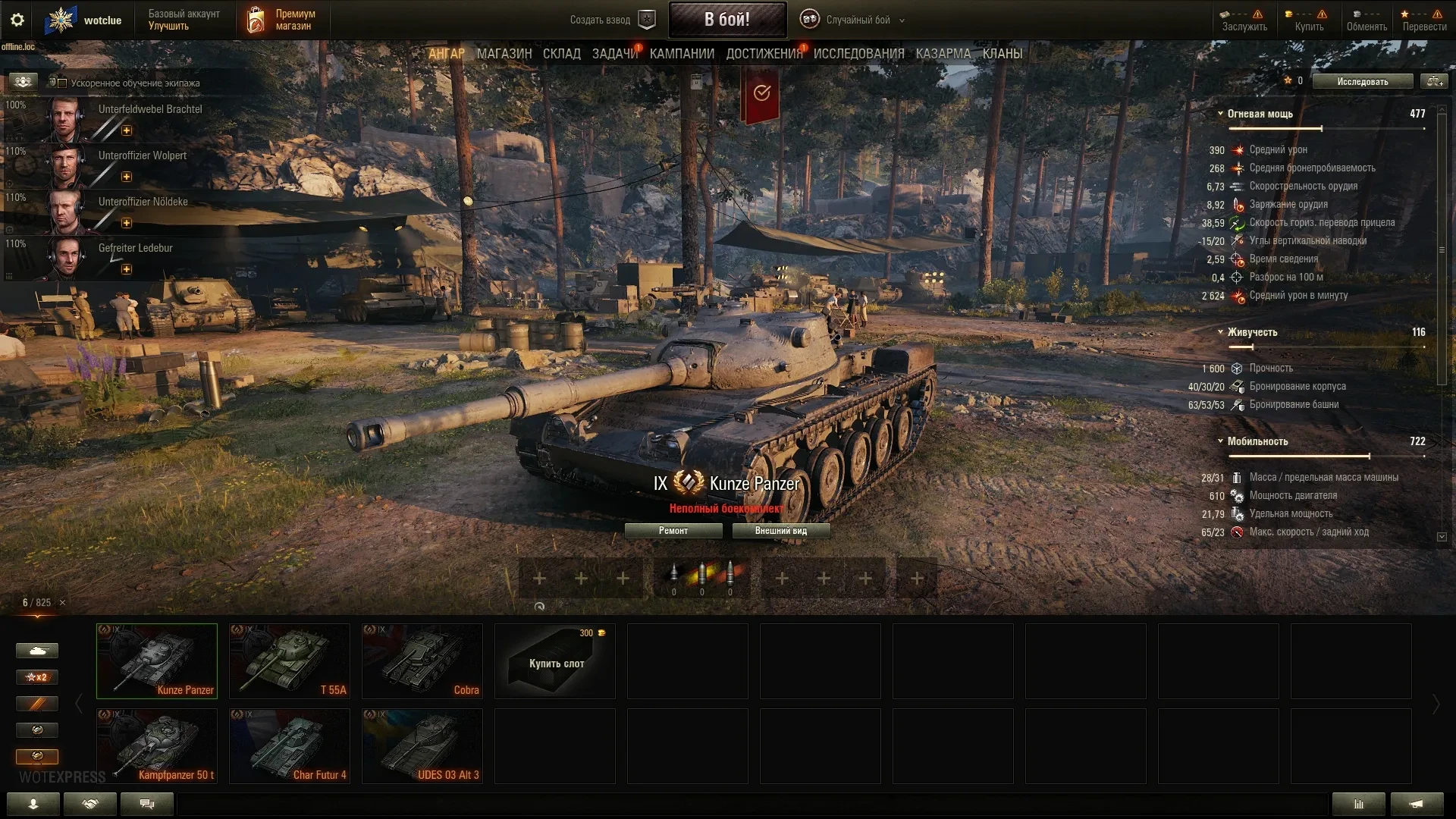Screen dimensions: 1456x819
Task: Toggle Ускоренное обучение экипажа checkbox
Action: (63, 83)
